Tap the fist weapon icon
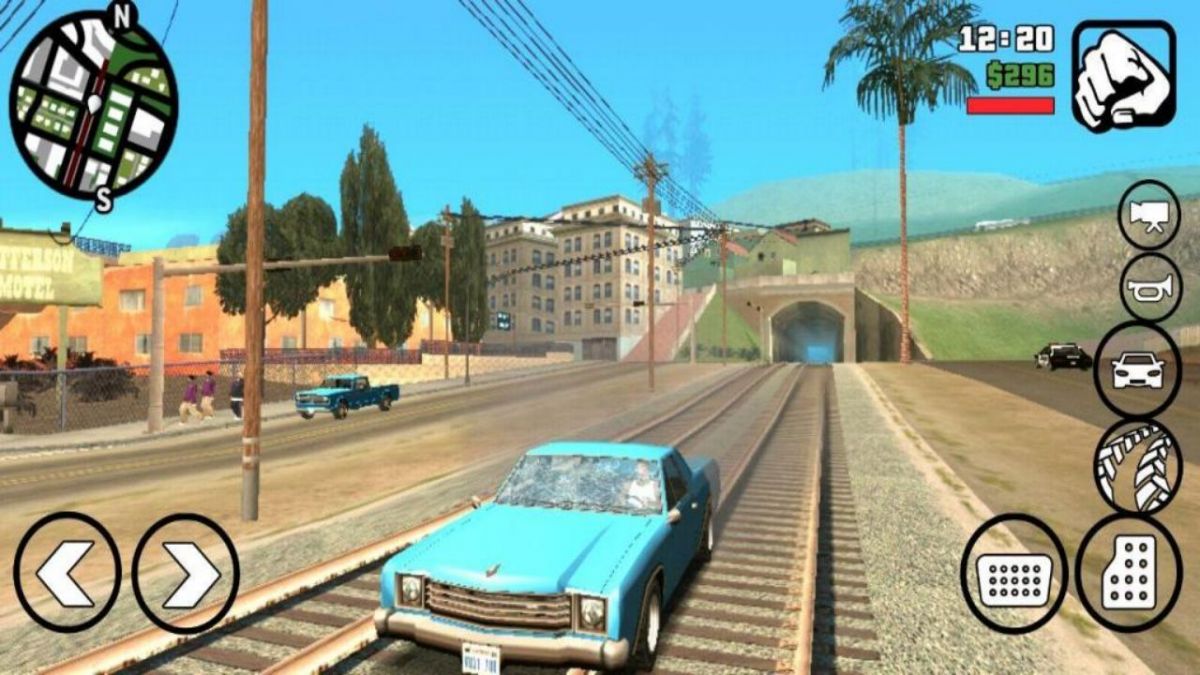The height and width of the screenshot is (675, 1200). pos(1123,76)
